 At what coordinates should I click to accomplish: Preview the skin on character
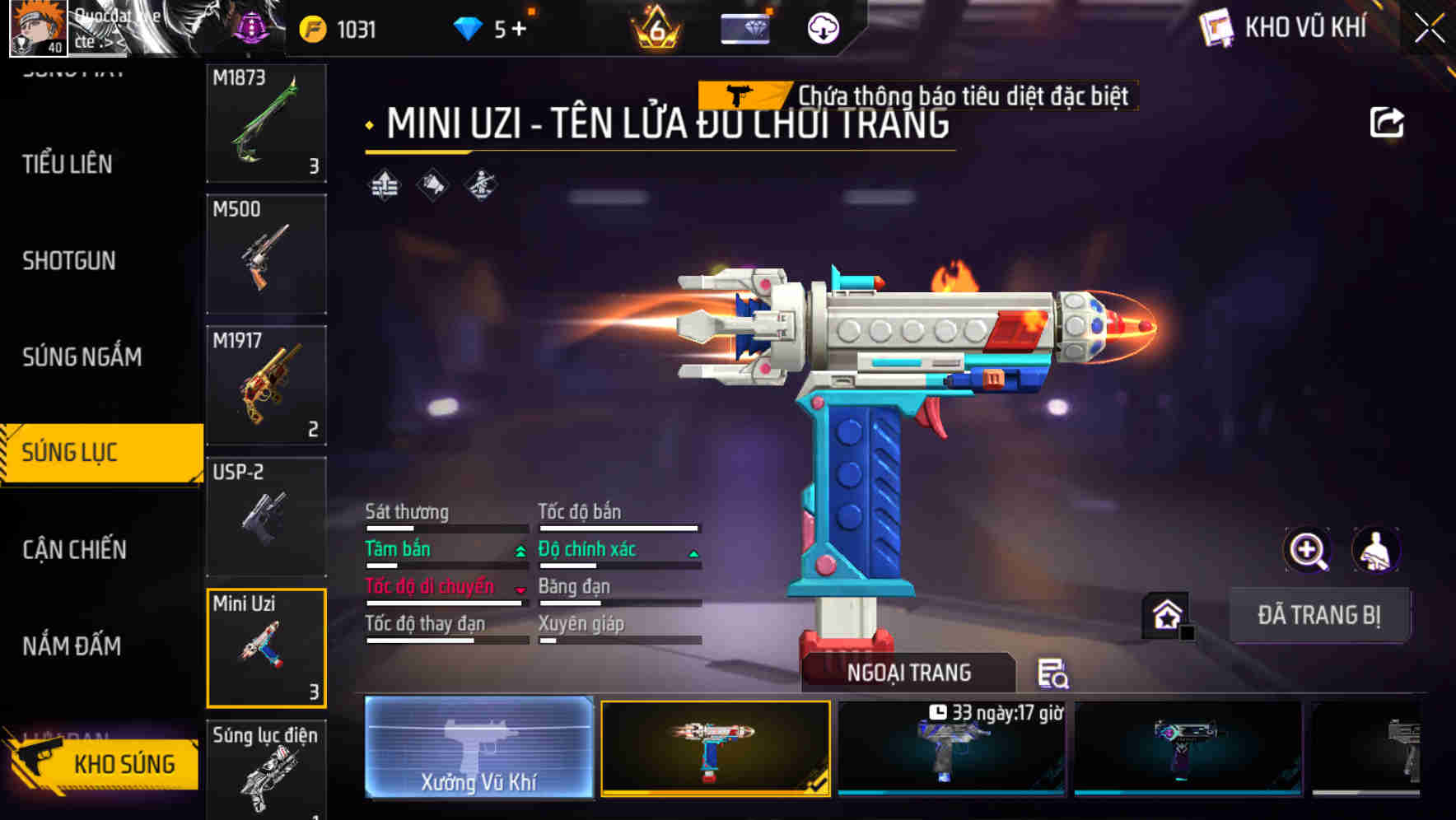1375,550
